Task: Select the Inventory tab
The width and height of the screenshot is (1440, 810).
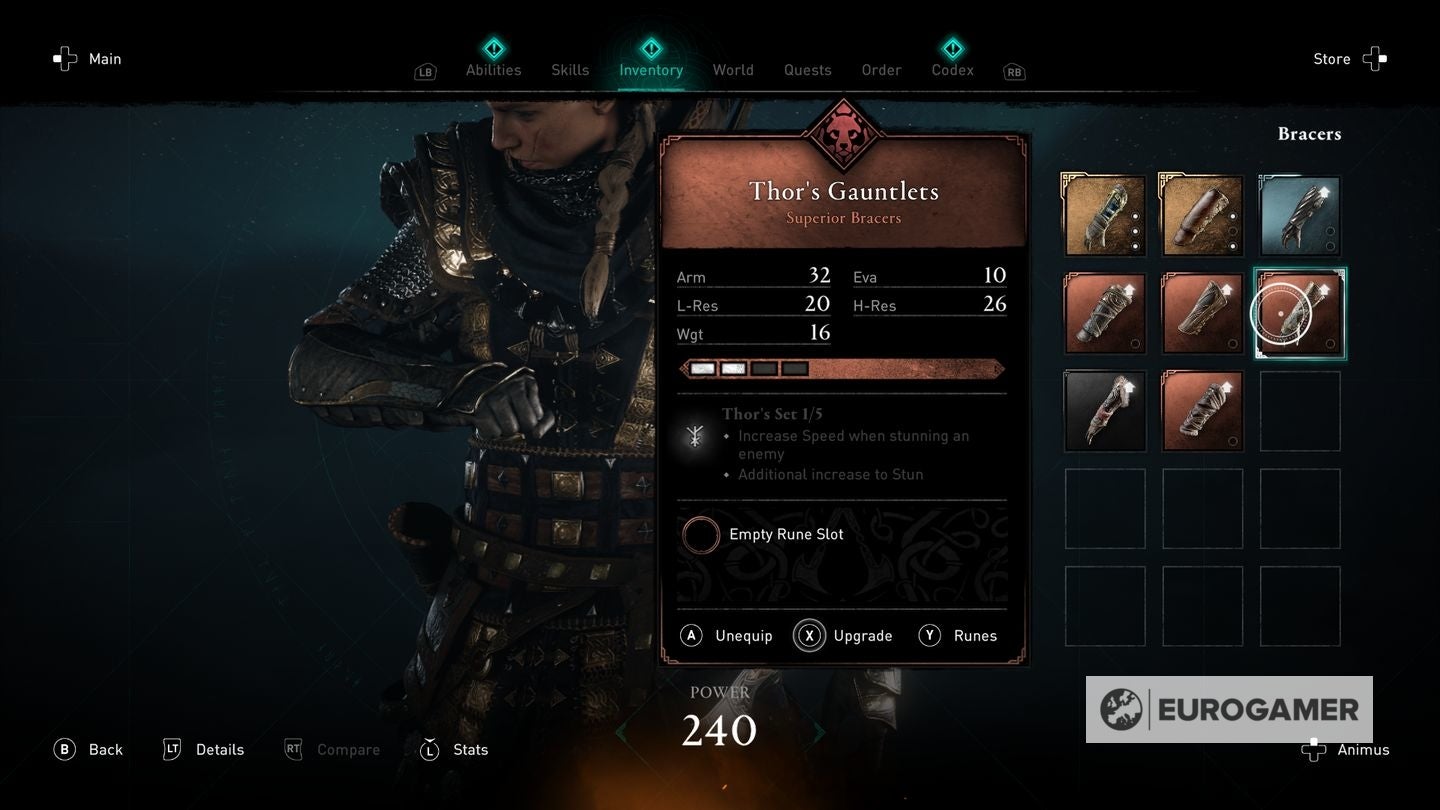Action: (651, 69)
